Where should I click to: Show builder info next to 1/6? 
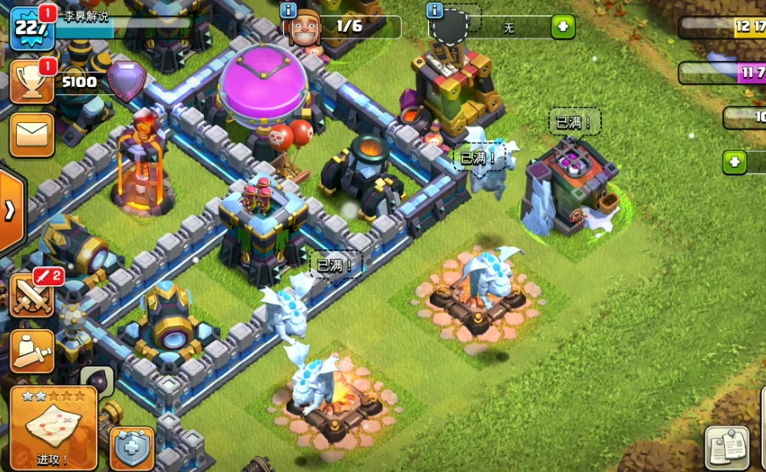[289, 11]
